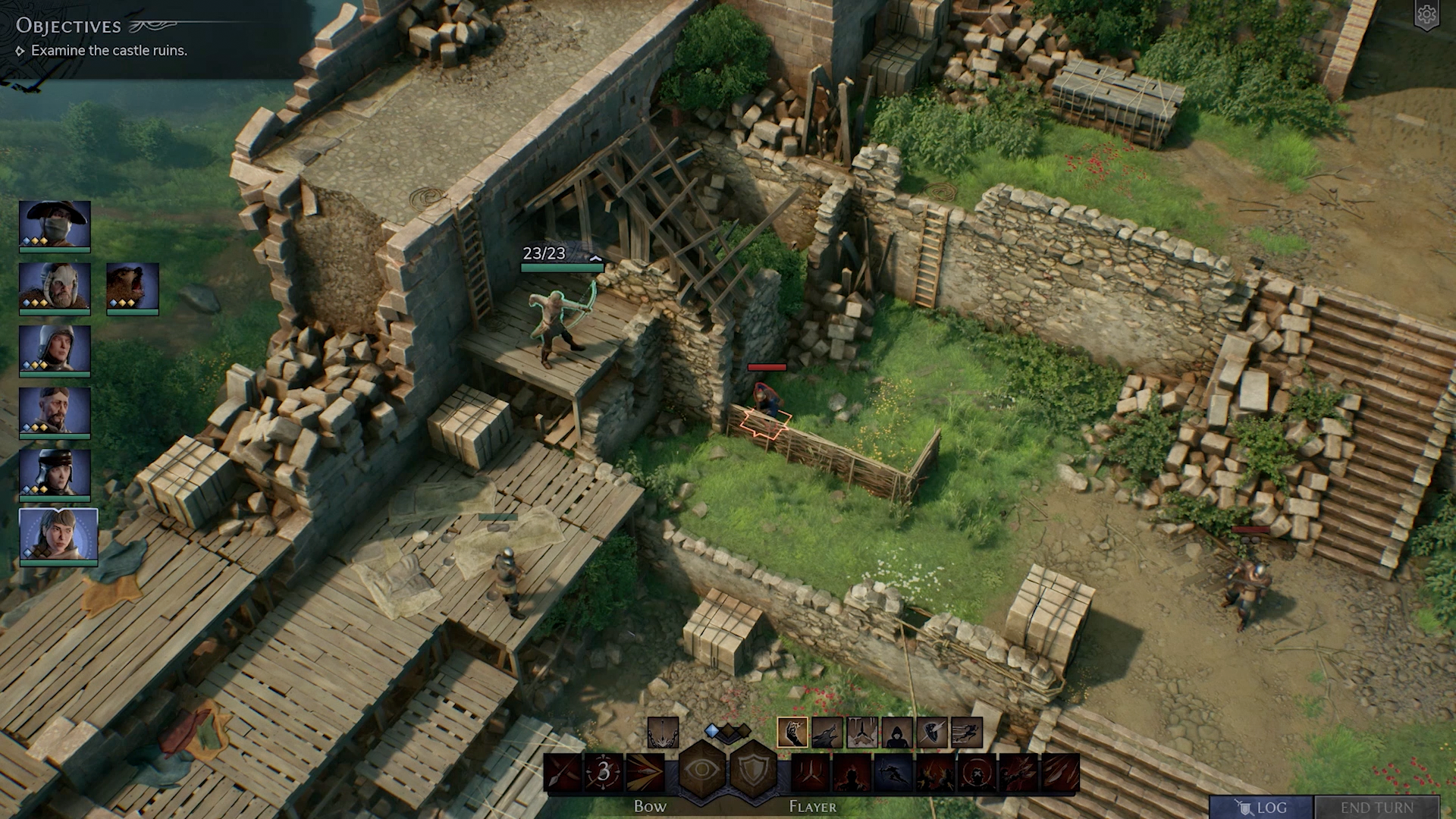End the current turn
1456x819 pixels.
click(1376, 807)
